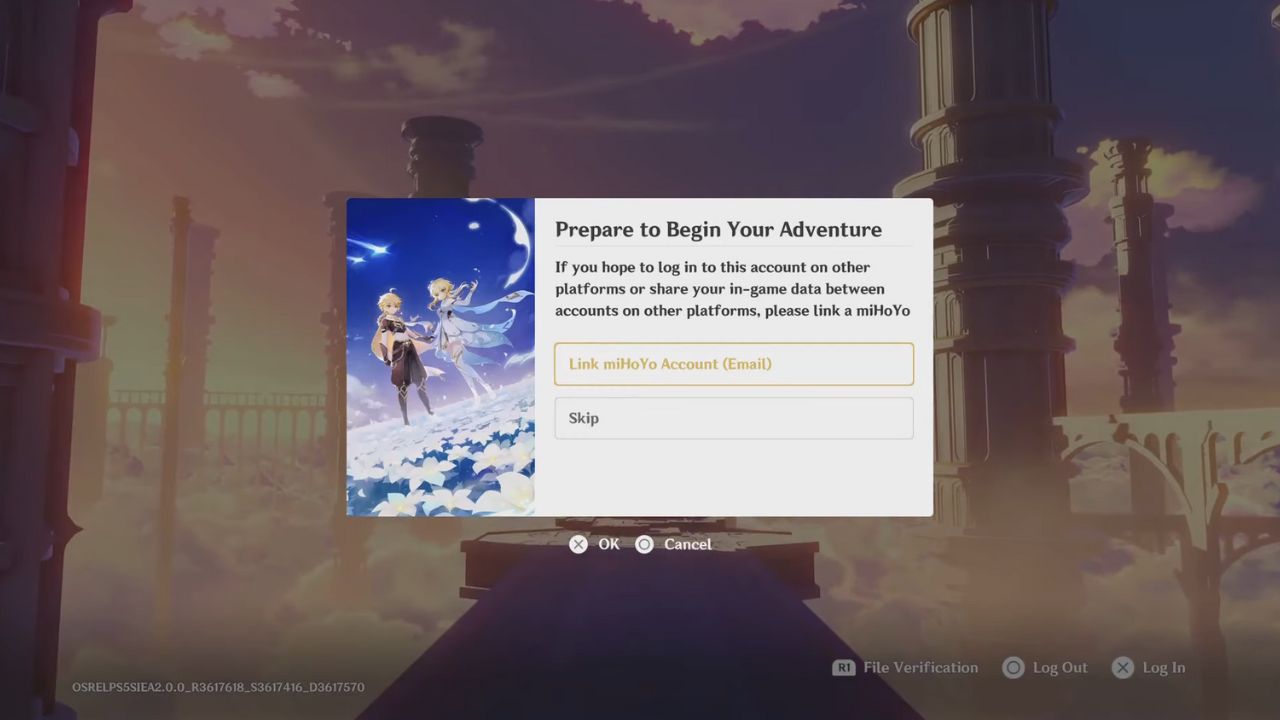Expand the File Verification option
Image resolution: width=1280 pixels, height=720 pixels.
pos(919,667)
